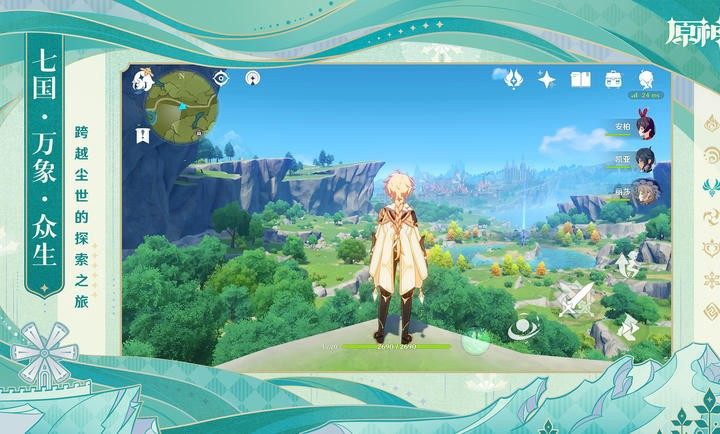Open the quest marker with exclamation mark
The height and width of the screenshot is (434, 720).
(x=143, y=134)
